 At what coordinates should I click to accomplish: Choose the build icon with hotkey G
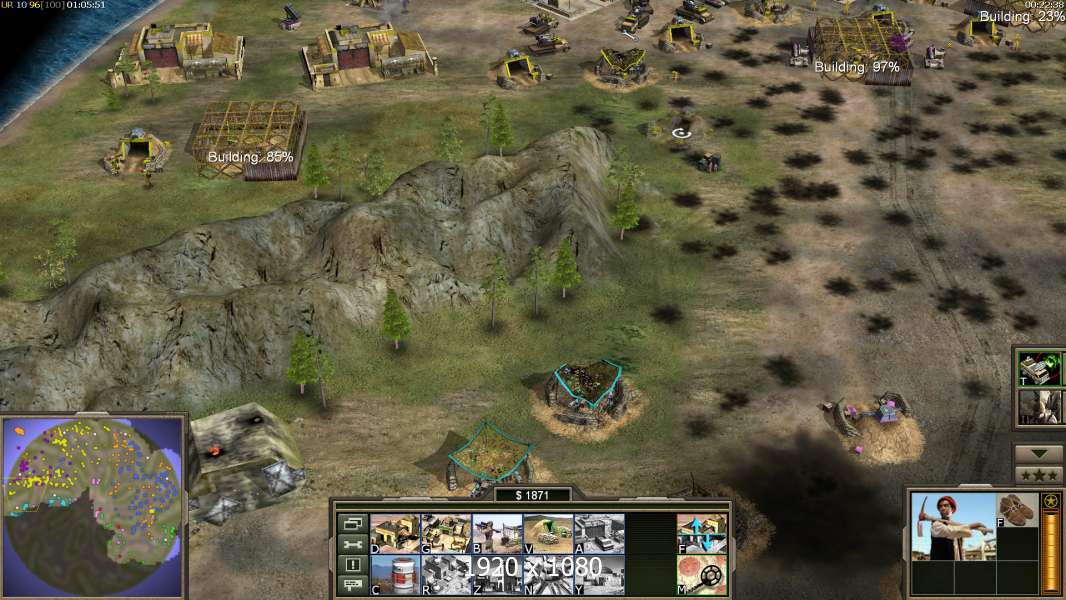tap(446, 533)
